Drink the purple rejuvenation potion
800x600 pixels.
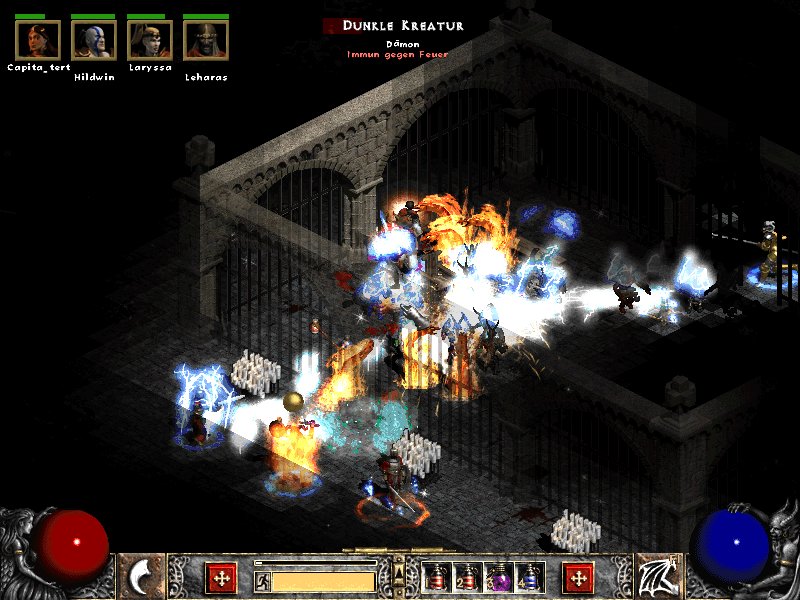coord(498,577)
